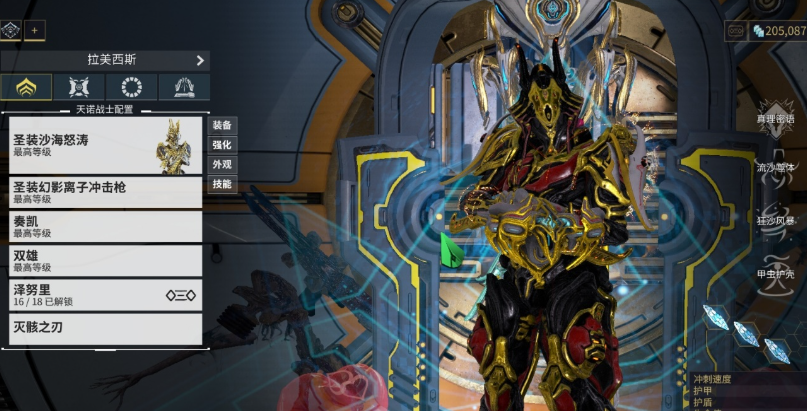Show the 技能 abilities button
Viewport: 807px width, 411px height.
coord(221,184)
